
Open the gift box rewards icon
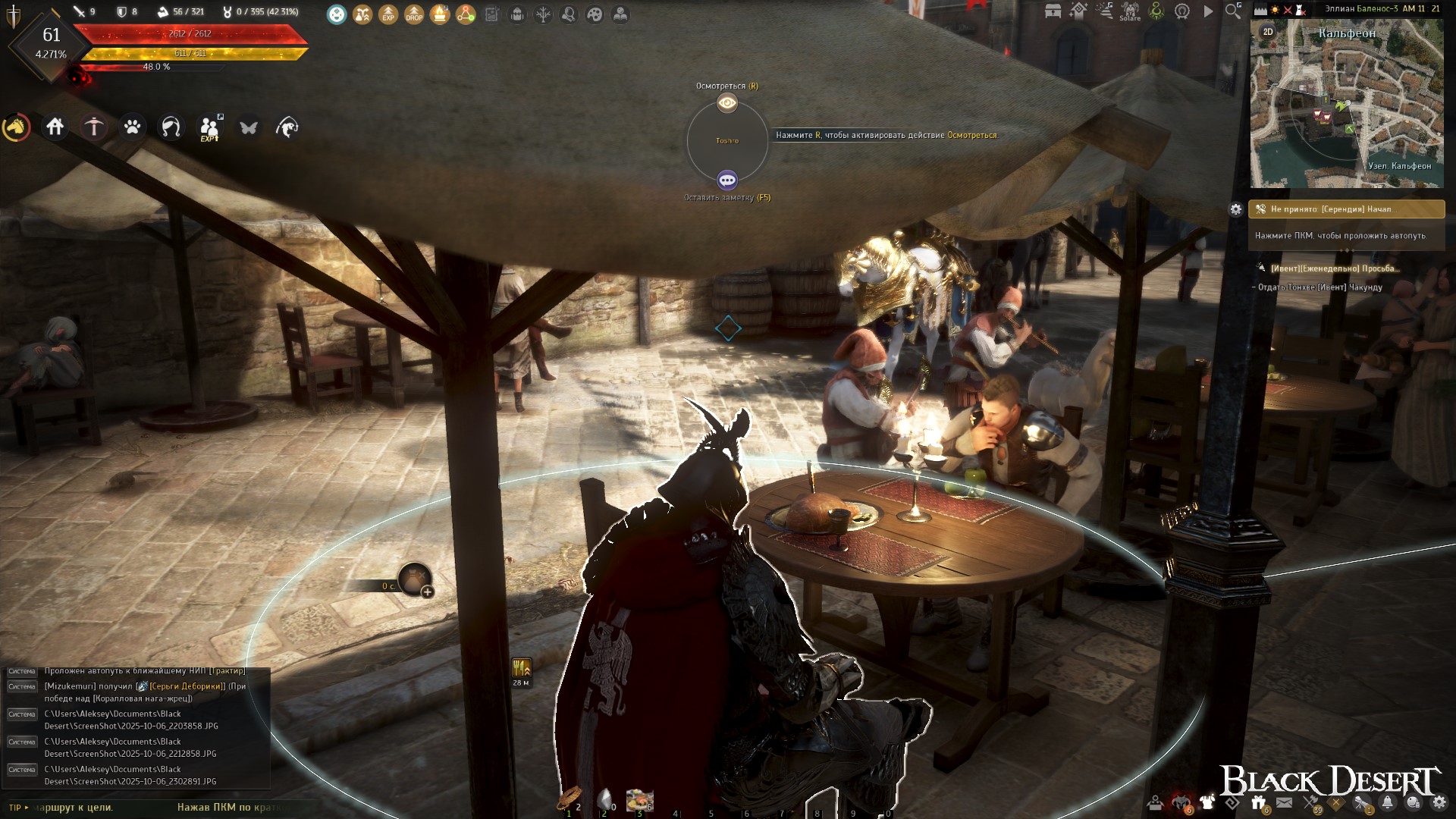1258,802
